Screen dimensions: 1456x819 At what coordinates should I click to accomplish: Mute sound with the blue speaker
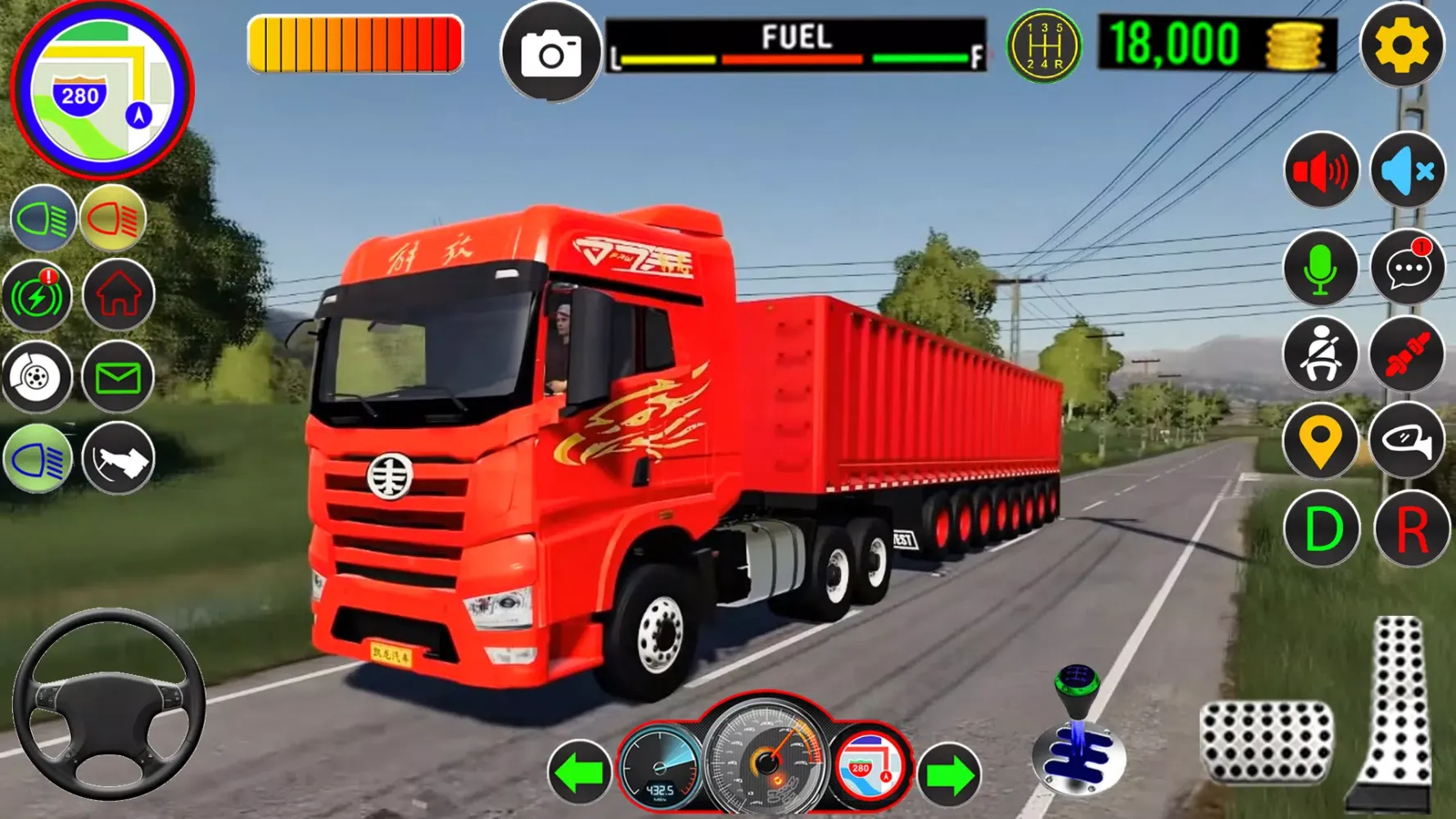pyautogui.click(x=1407, y=171)
